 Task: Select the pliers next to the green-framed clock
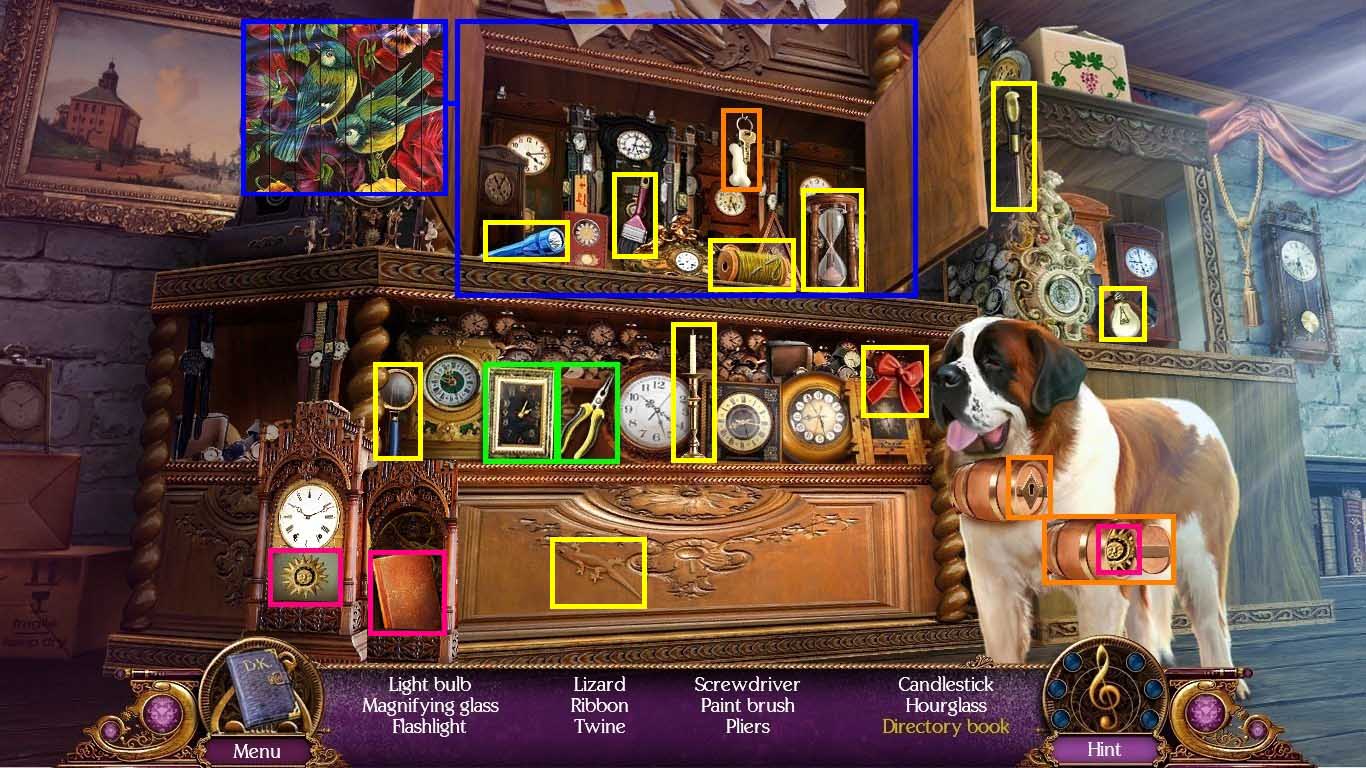(588, 413)
